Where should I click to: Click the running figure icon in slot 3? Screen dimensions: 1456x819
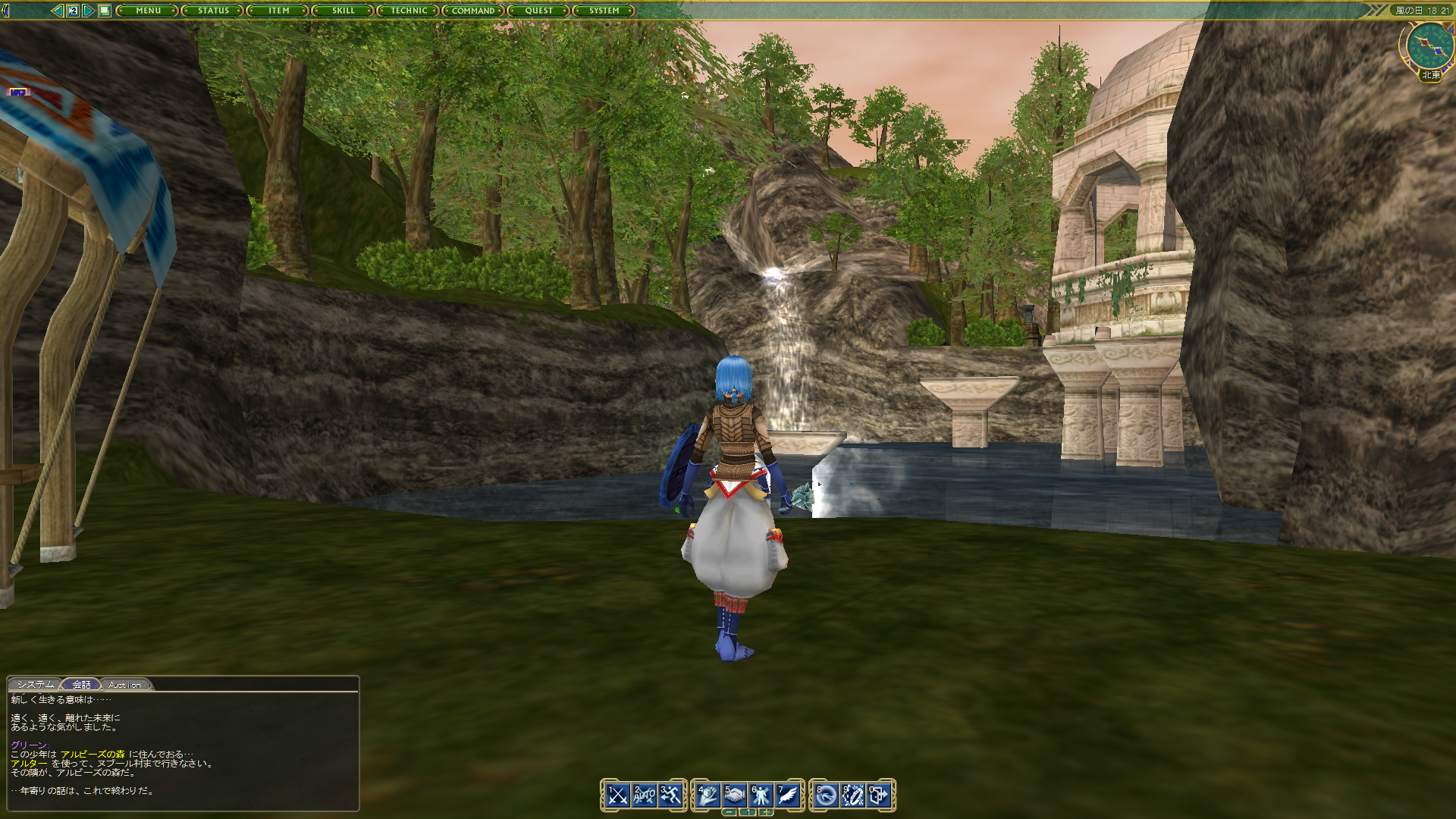pos(671,795)
